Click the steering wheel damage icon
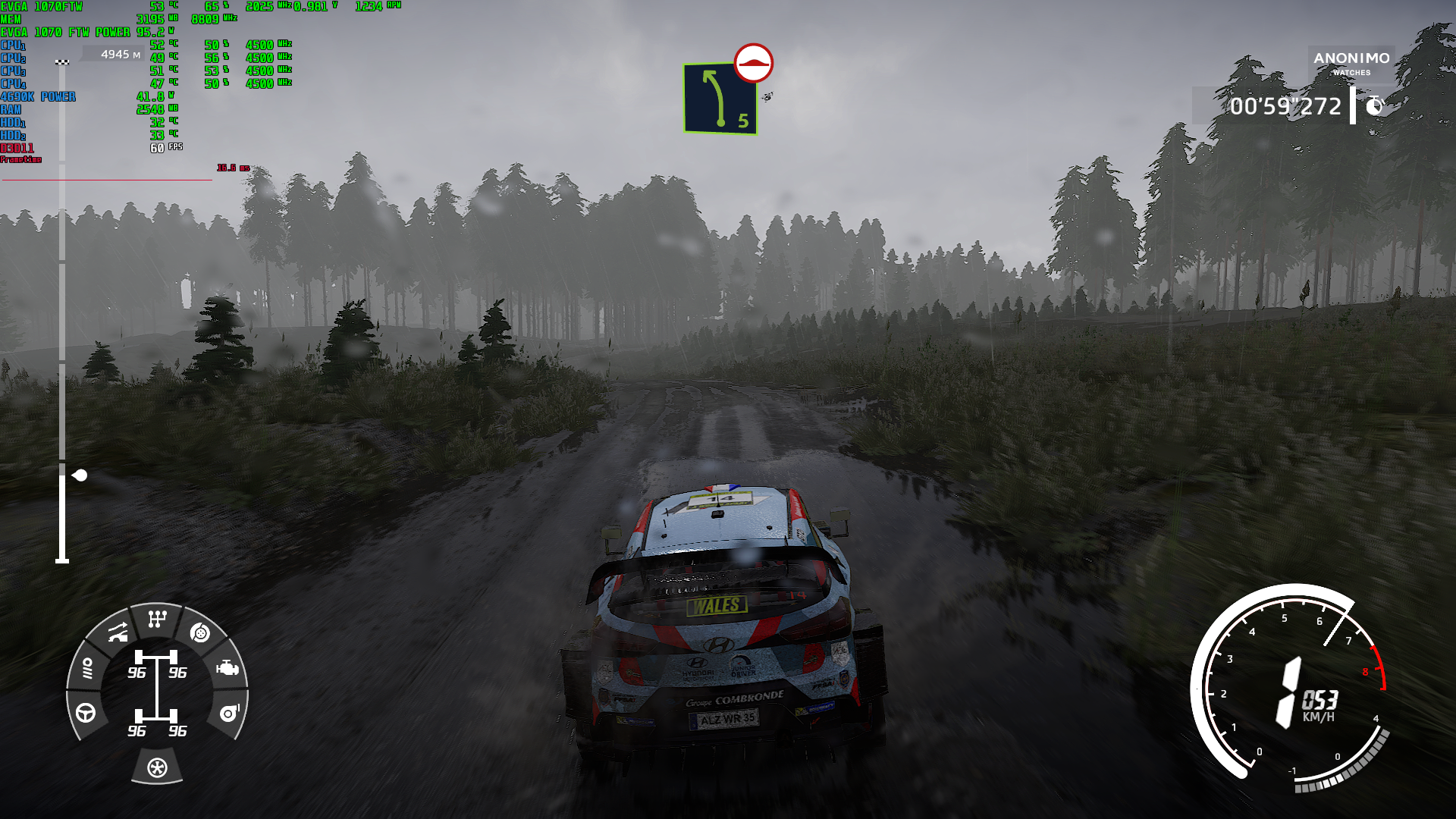 tap(86, 713)
